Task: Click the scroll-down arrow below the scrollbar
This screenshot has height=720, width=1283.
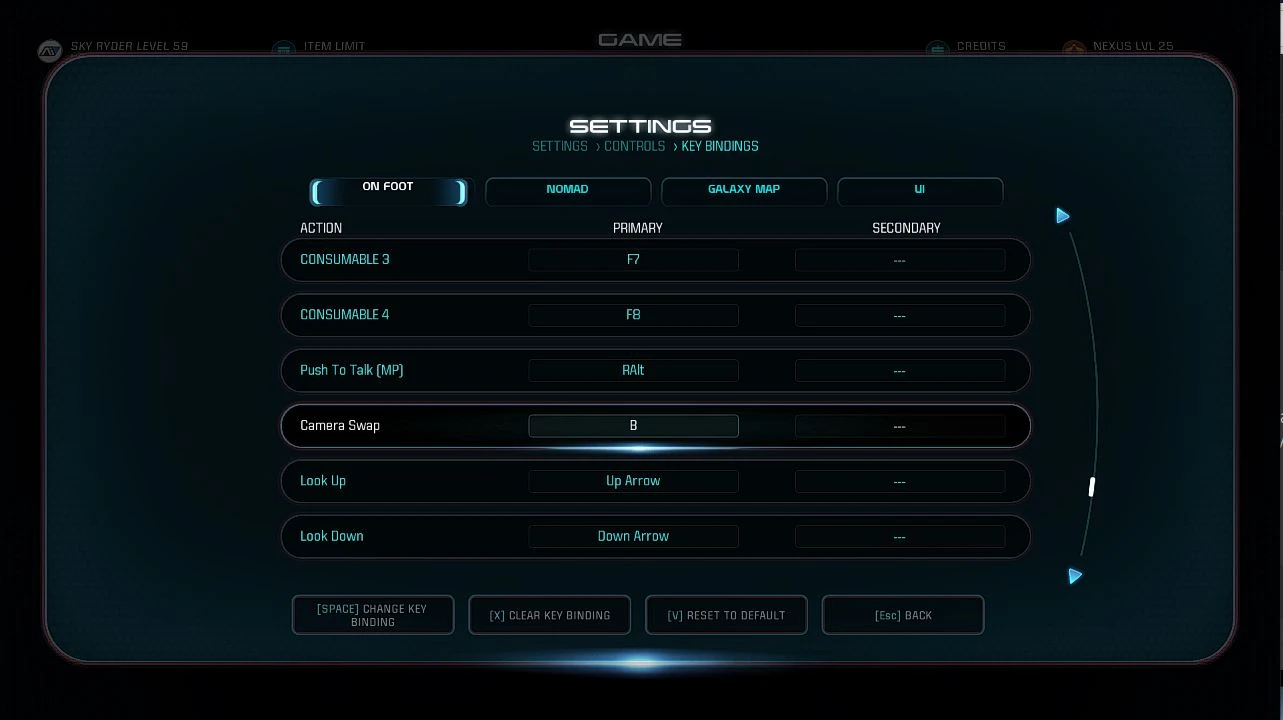Action: tap(1075, 576)
